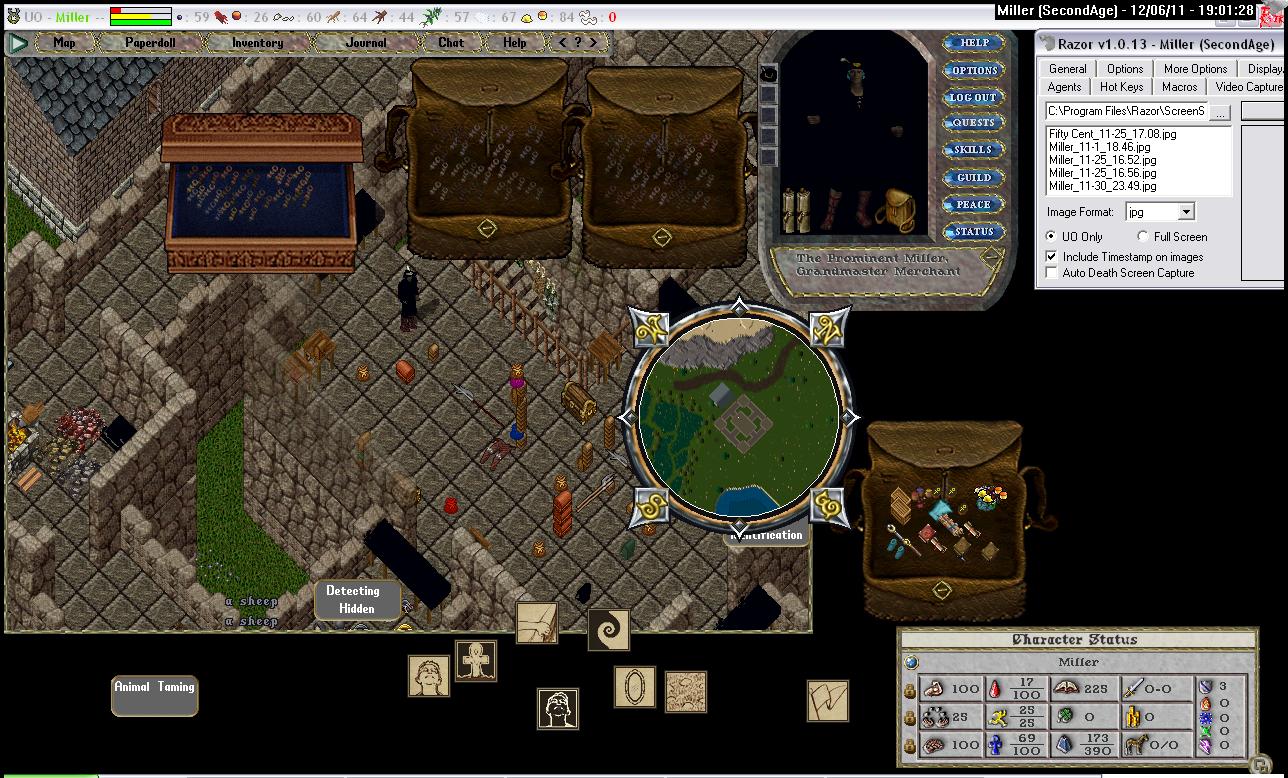The width and height of the screenshot is (1288, 778).
Task: Switch to Razor's Hot Keys tab
Action: (x=1121, y=87)
